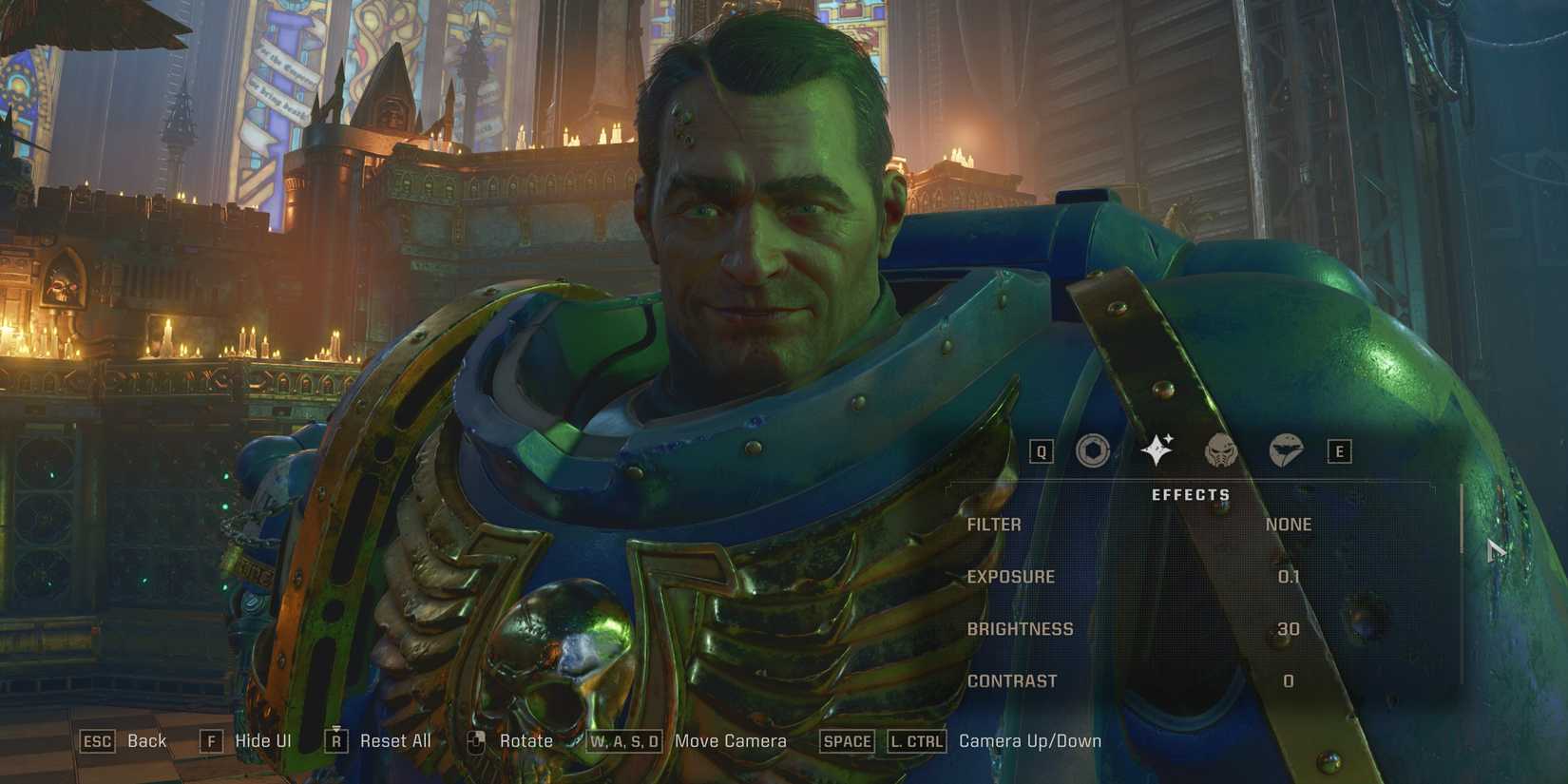Select the sparkle Effects tab icon
The width and height of the screenshot is (1568, 784).
click(1158, 449)
